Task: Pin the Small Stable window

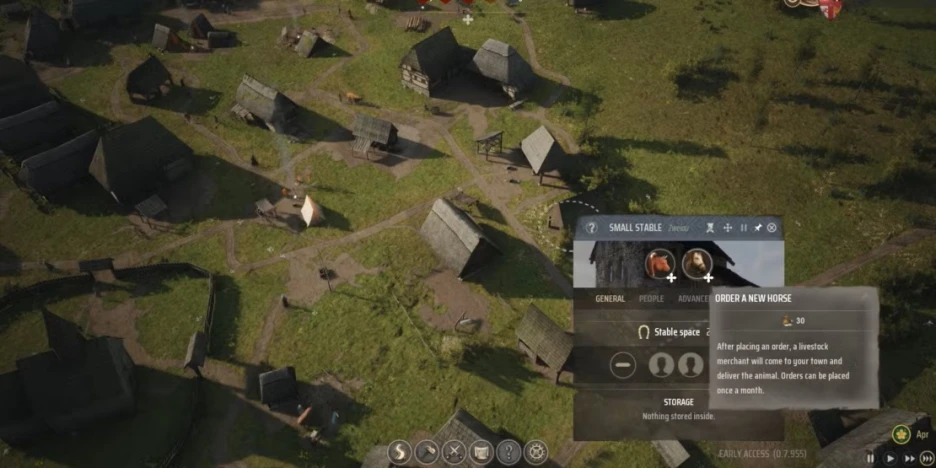Action: coord(757,228)
